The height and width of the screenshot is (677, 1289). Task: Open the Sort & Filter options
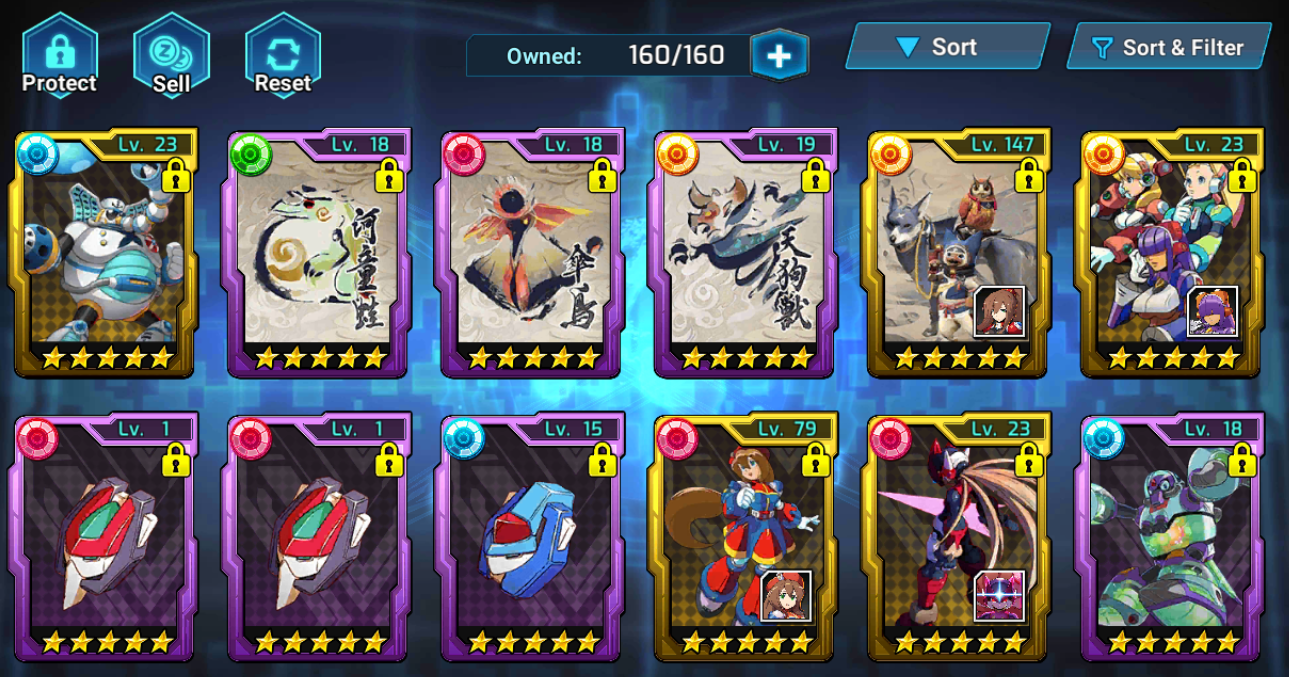point(1168,47)
